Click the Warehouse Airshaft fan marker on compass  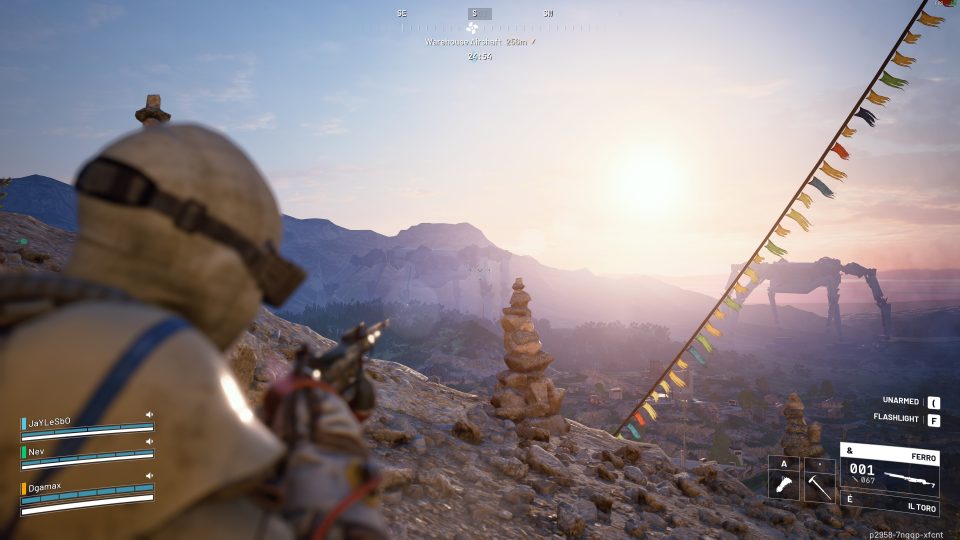point(472,29)
